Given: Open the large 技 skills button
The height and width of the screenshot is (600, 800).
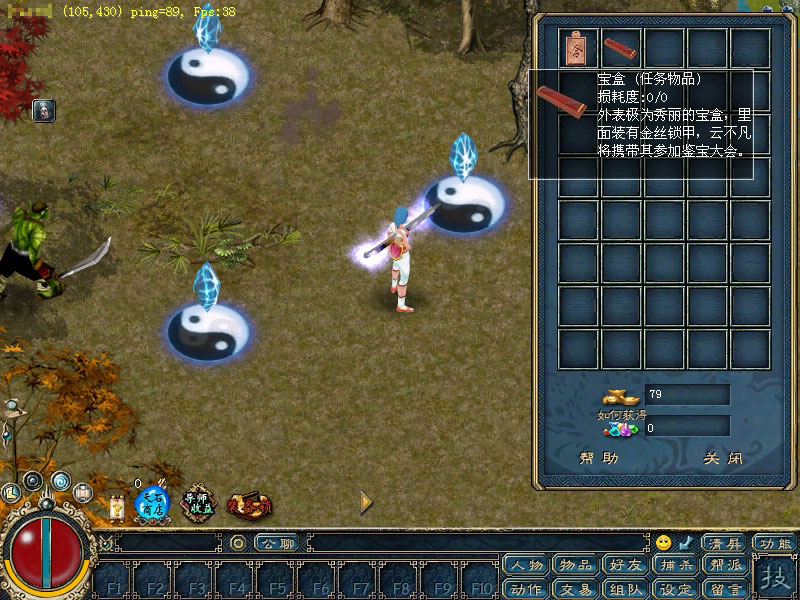Looking at the screenshot, I should pyautogui.click(x=775, y=578).
